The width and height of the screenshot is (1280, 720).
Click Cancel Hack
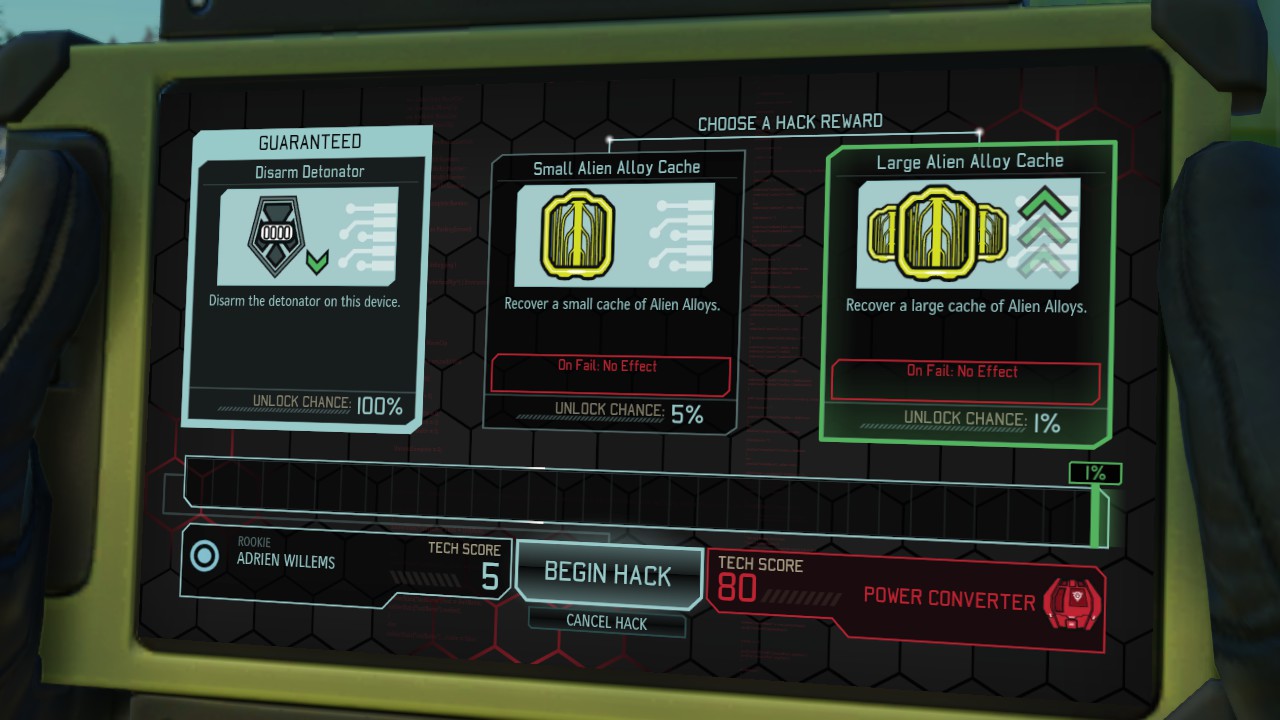pyautogui.click(x=607, y=623)
